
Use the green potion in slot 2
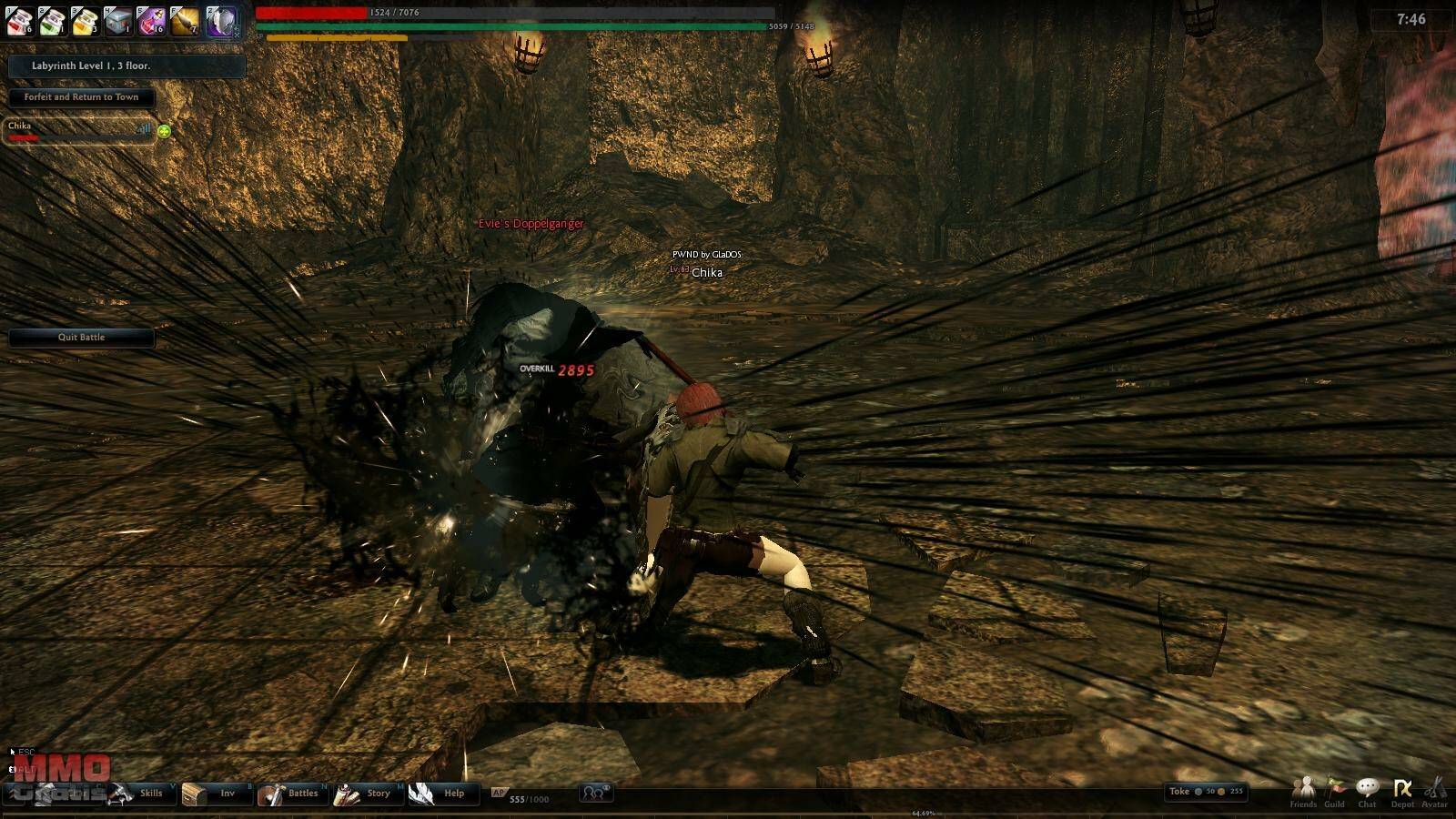coord(52,21)
